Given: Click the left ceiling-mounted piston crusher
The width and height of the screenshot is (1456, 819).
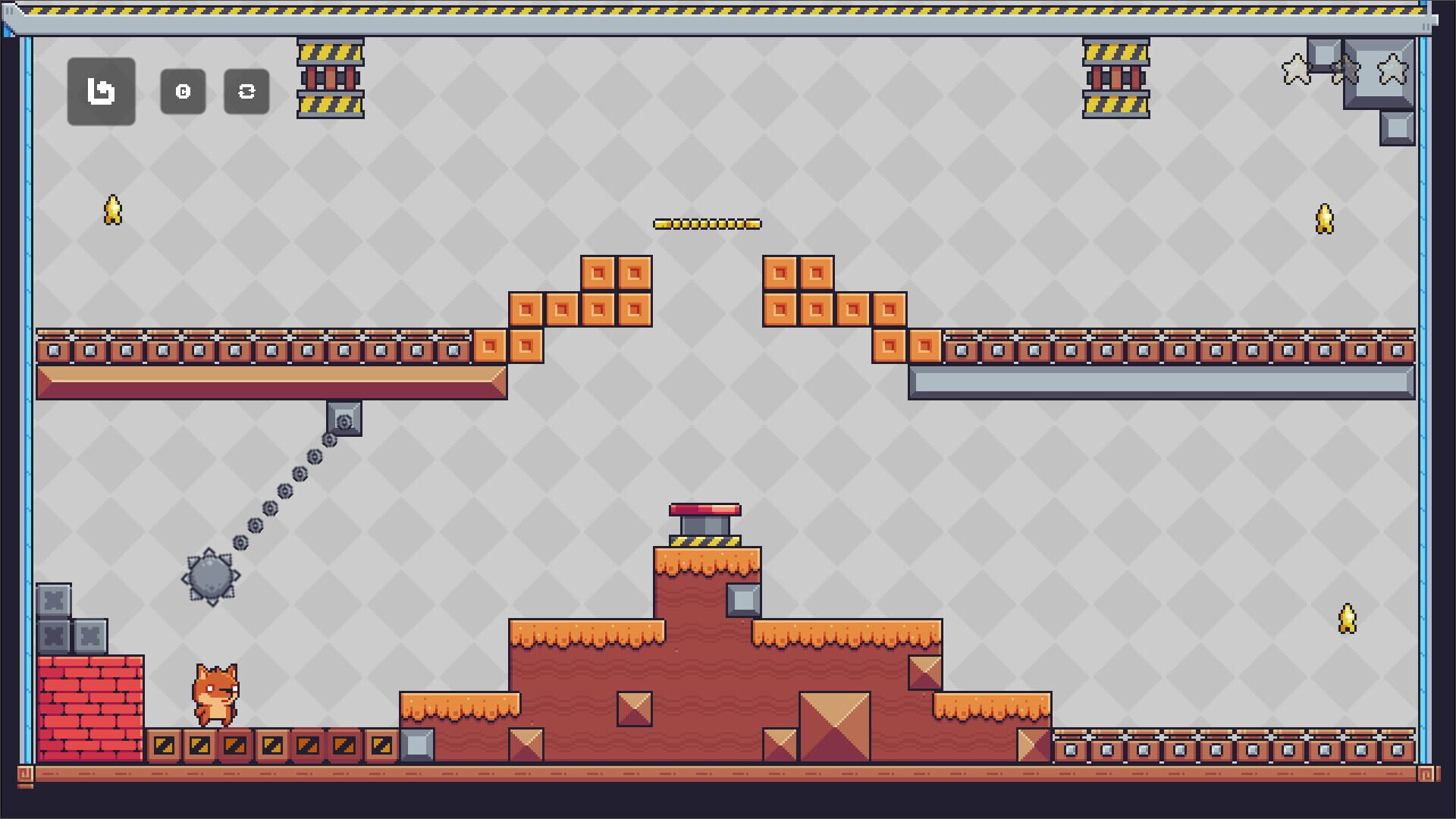Looking at the screenshot, I should point(330,80).
